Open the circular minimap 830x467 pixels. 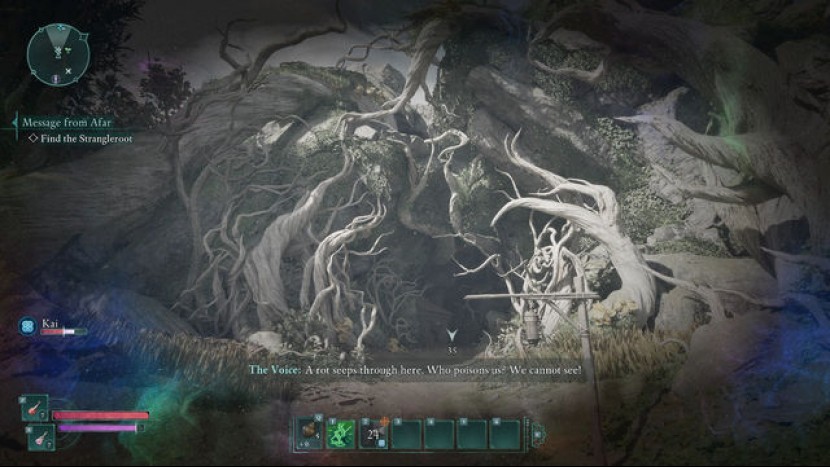tap(58, 54)
